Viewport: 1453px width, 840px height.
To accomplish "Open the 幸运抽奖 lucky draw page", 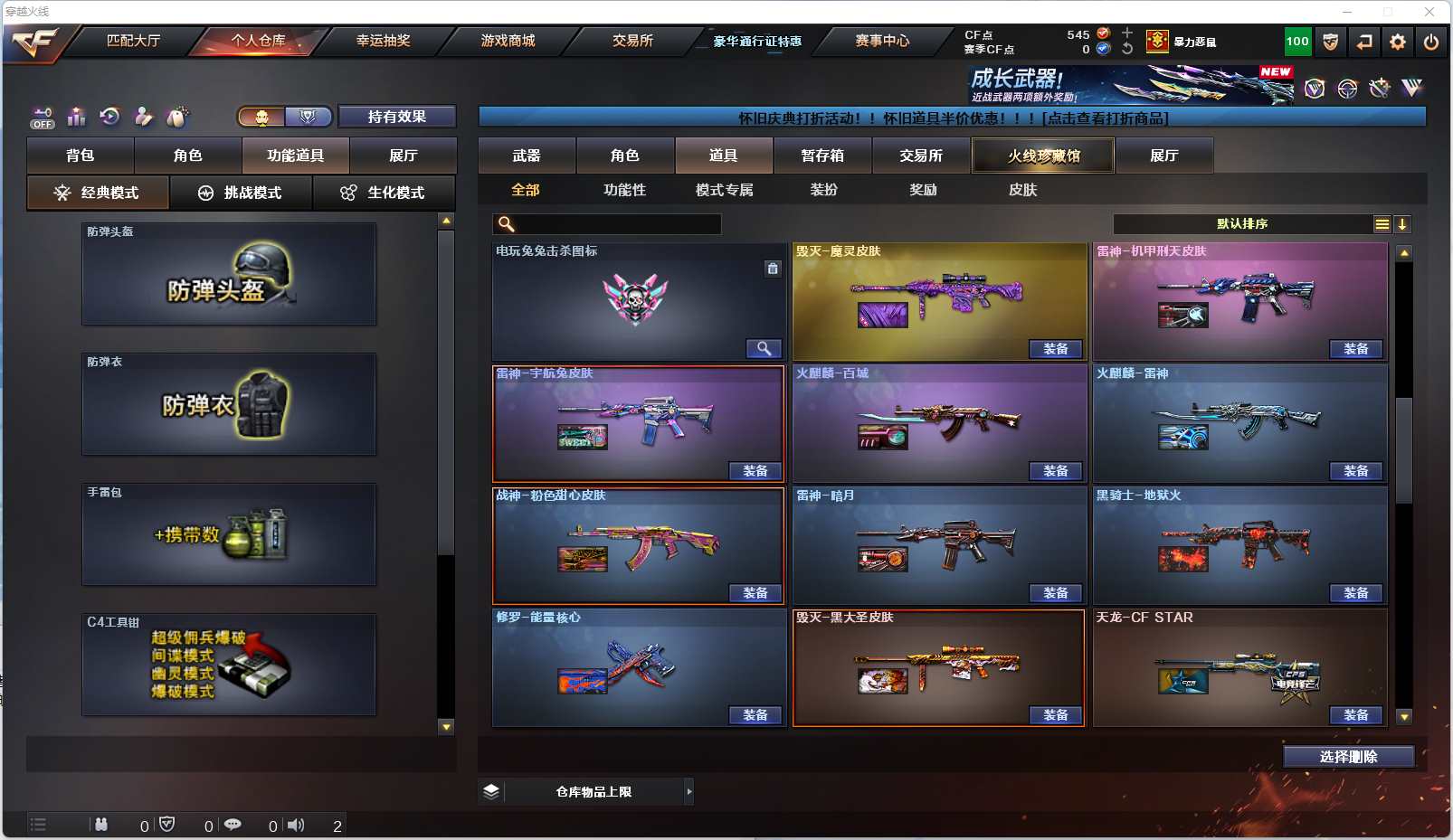I will coord(383,41).
